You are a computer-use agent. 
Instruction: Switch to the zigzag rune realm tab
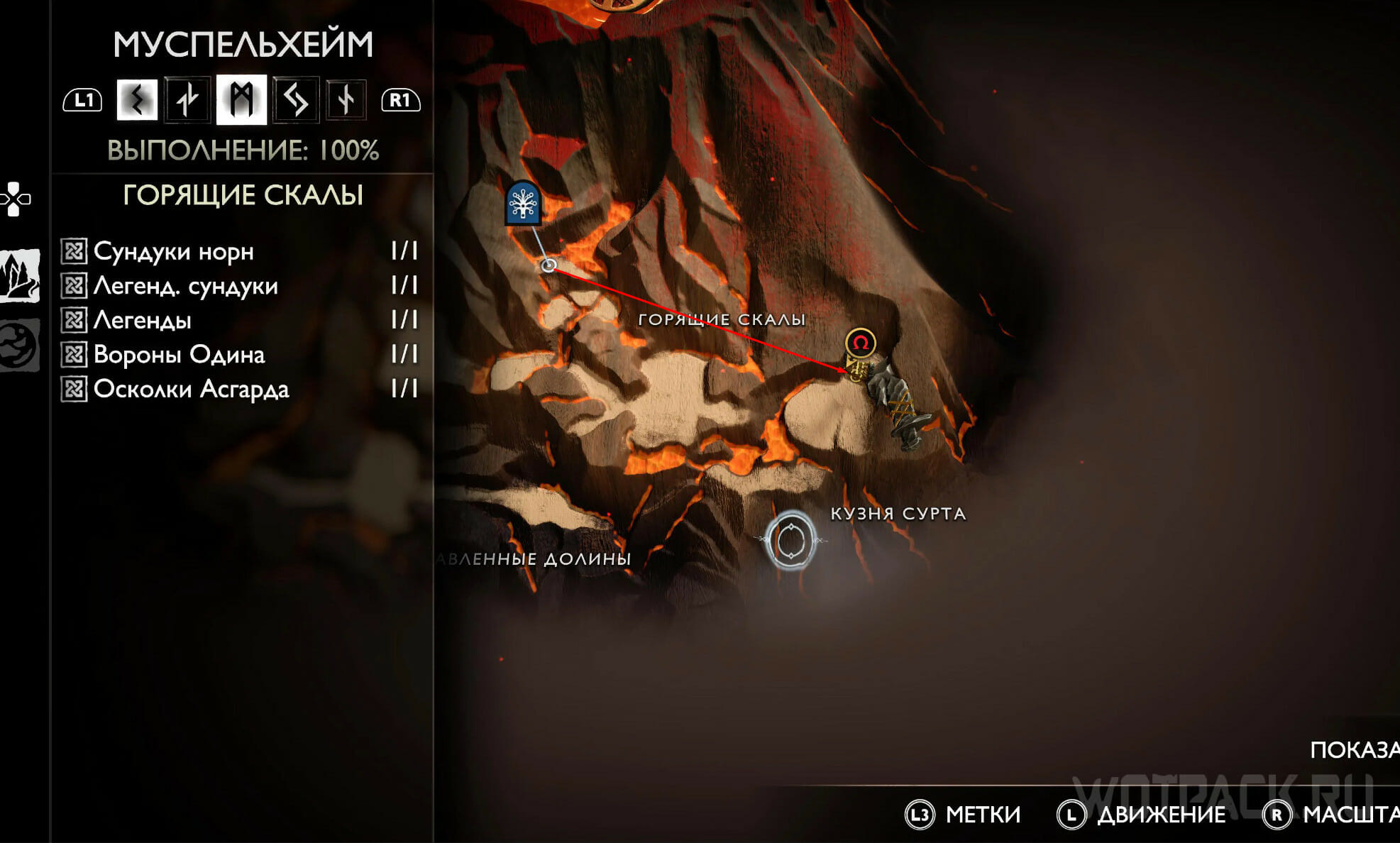pyautogui.click(x=137, y=99)
